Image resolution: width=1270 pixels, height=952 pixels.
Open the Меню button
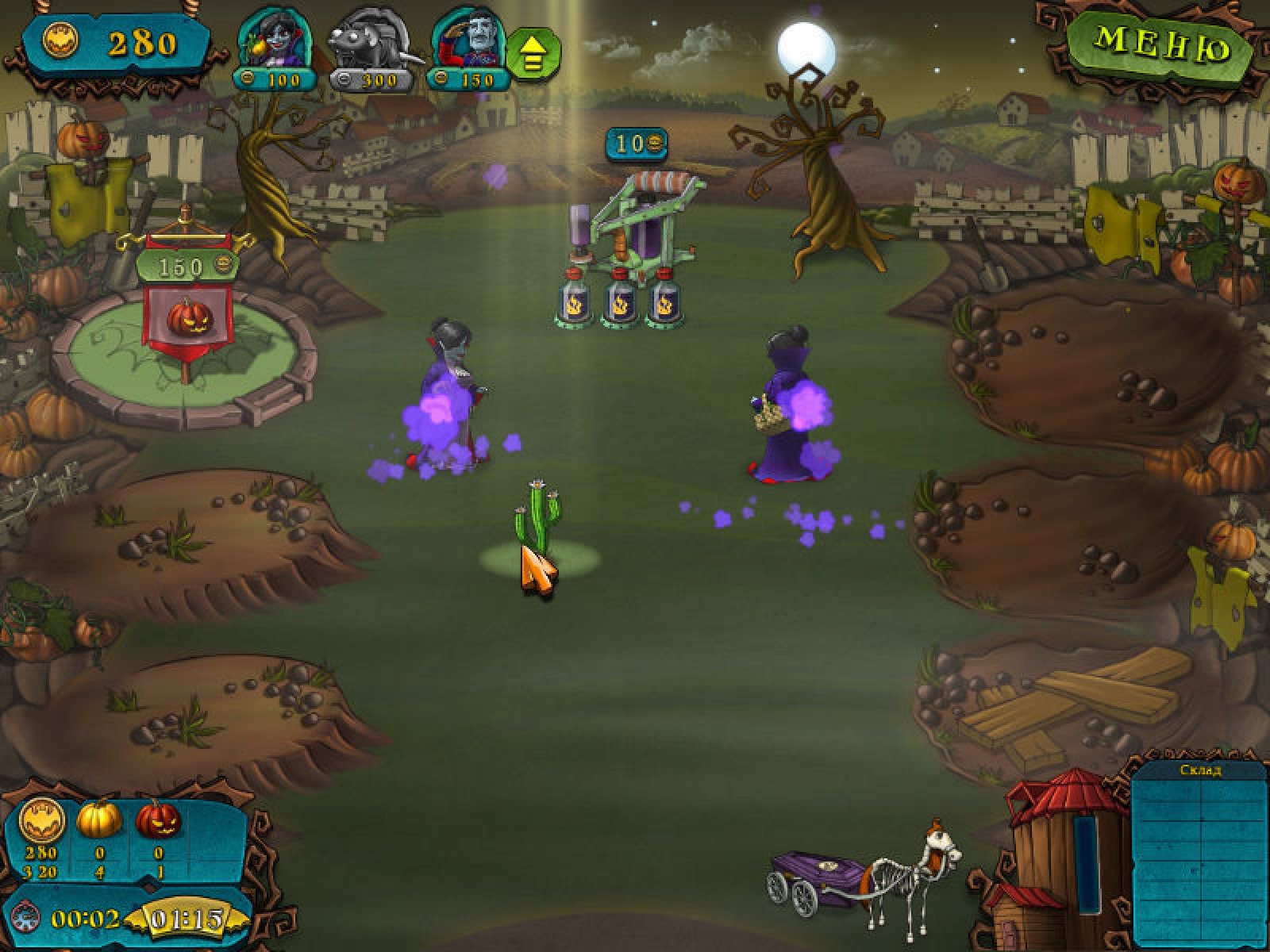1160,45
